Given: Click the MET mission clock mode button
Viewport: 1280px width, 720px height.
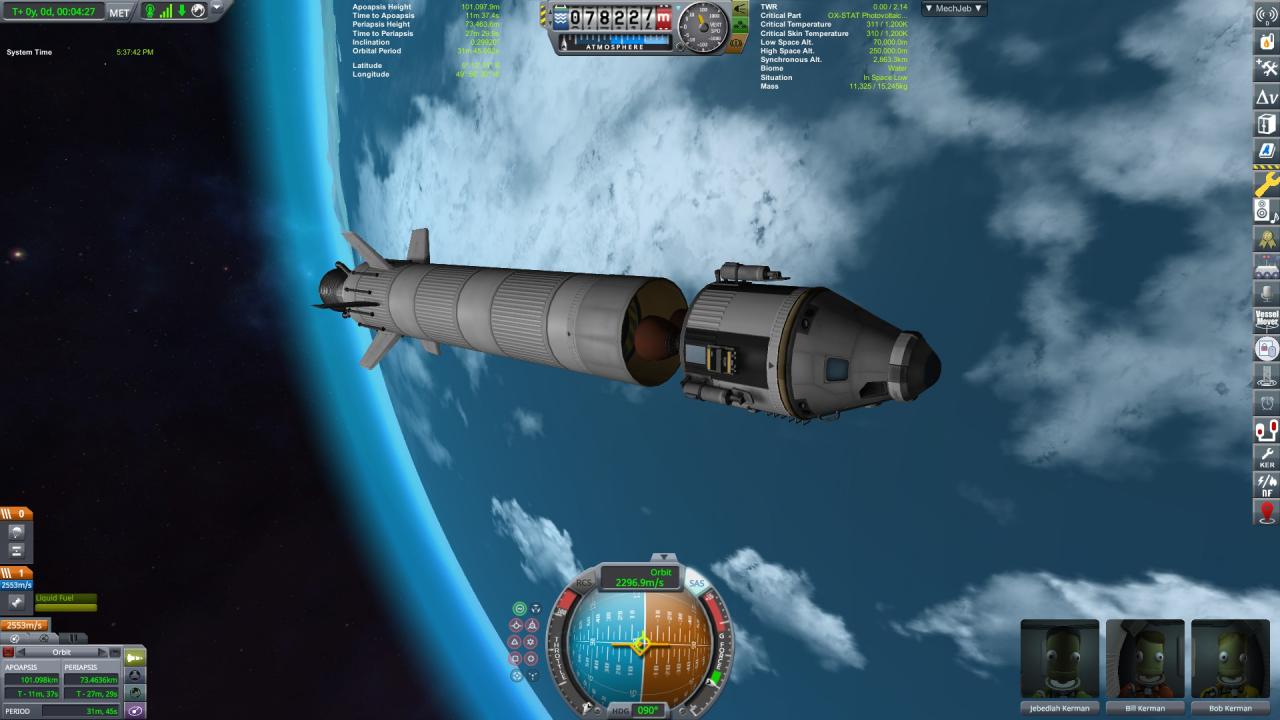Looking at the screenshot, I should pos(119,12).
